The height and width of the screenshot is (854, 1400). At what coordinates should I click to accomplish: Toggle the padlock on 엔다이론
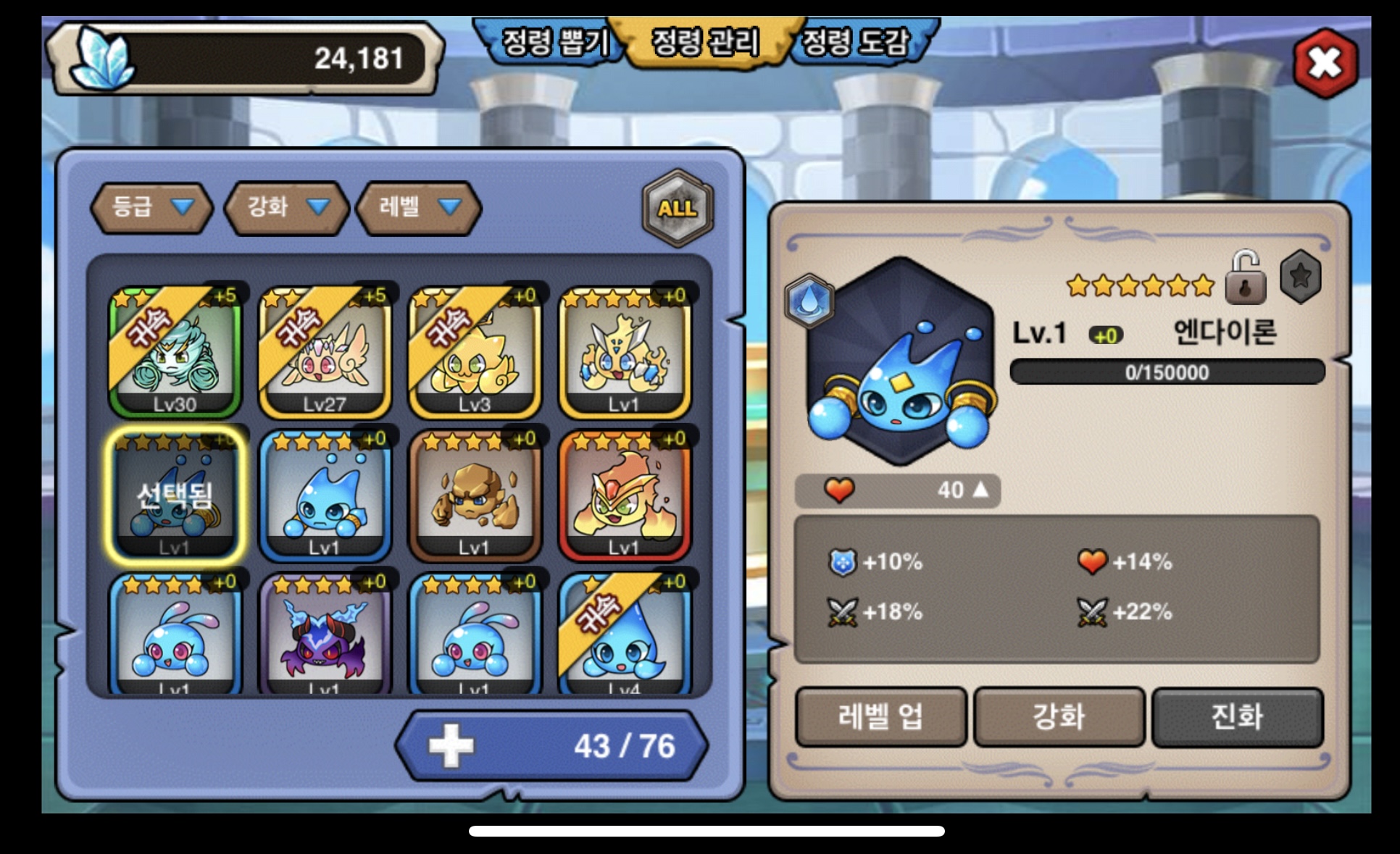[x=1245, y=279]
